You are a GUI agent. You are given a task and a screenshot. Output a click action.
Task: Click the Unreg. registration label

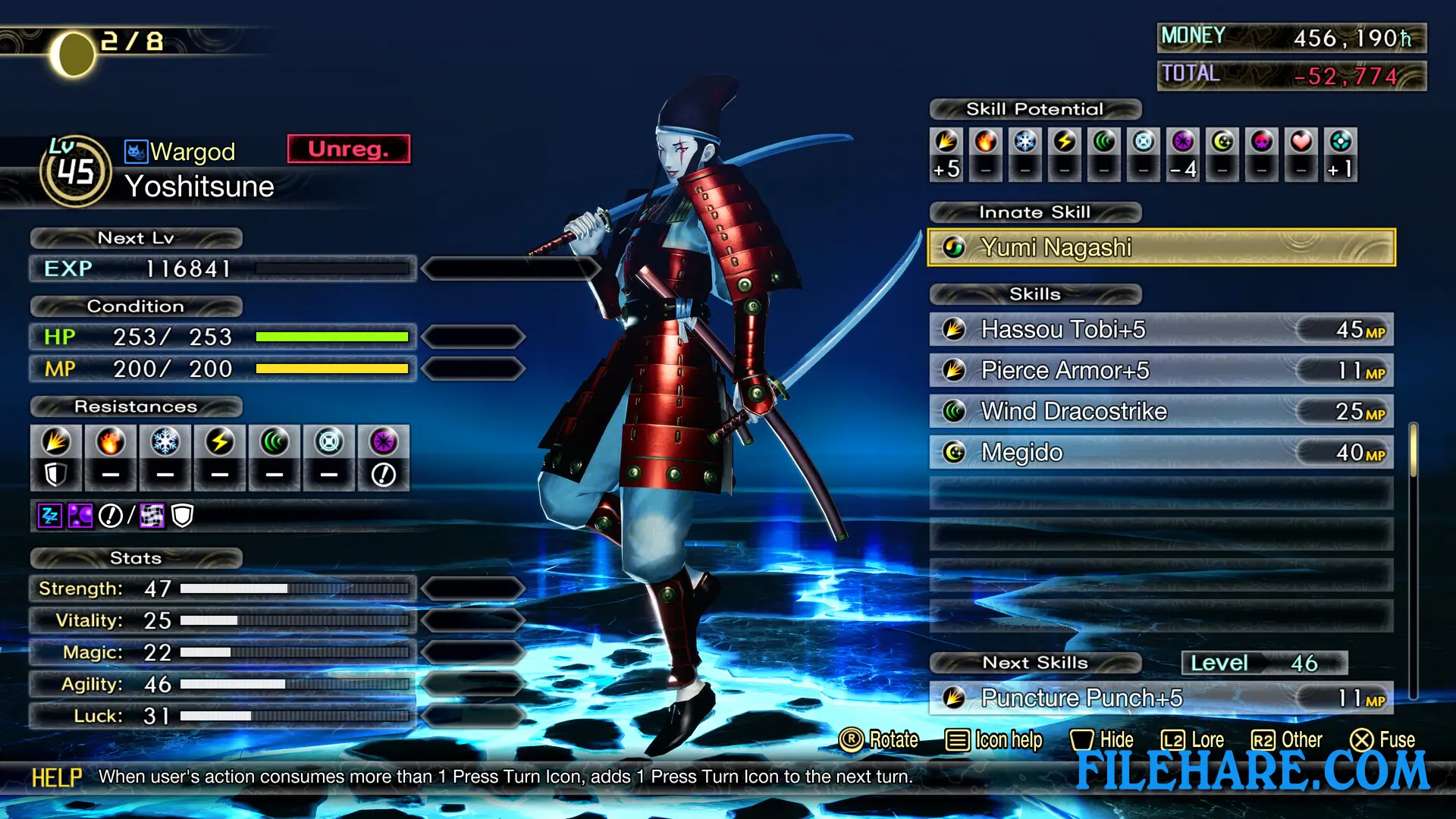[x=348, y=149]
